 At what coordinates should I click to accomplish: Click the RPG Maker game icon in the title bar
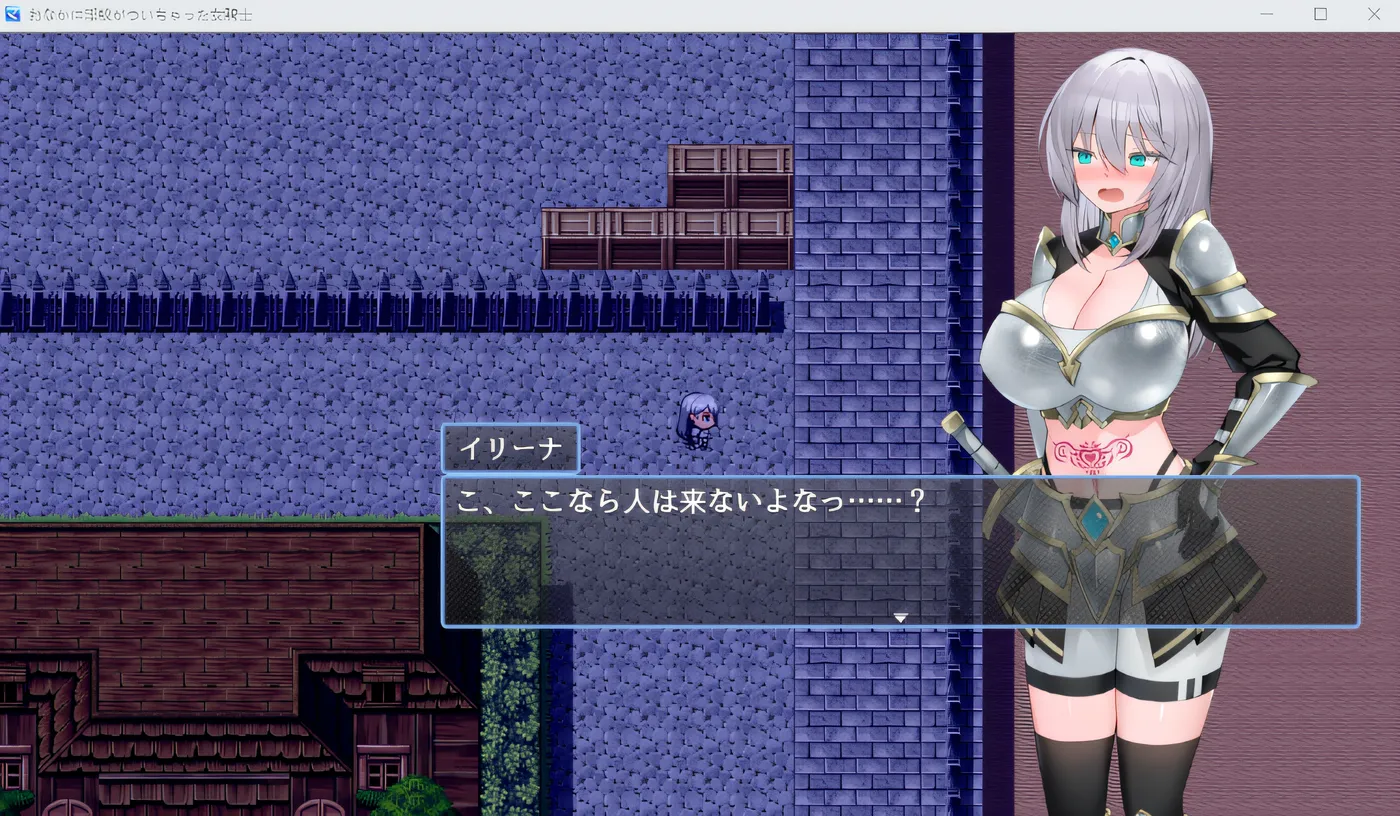(x=14, y=15)
